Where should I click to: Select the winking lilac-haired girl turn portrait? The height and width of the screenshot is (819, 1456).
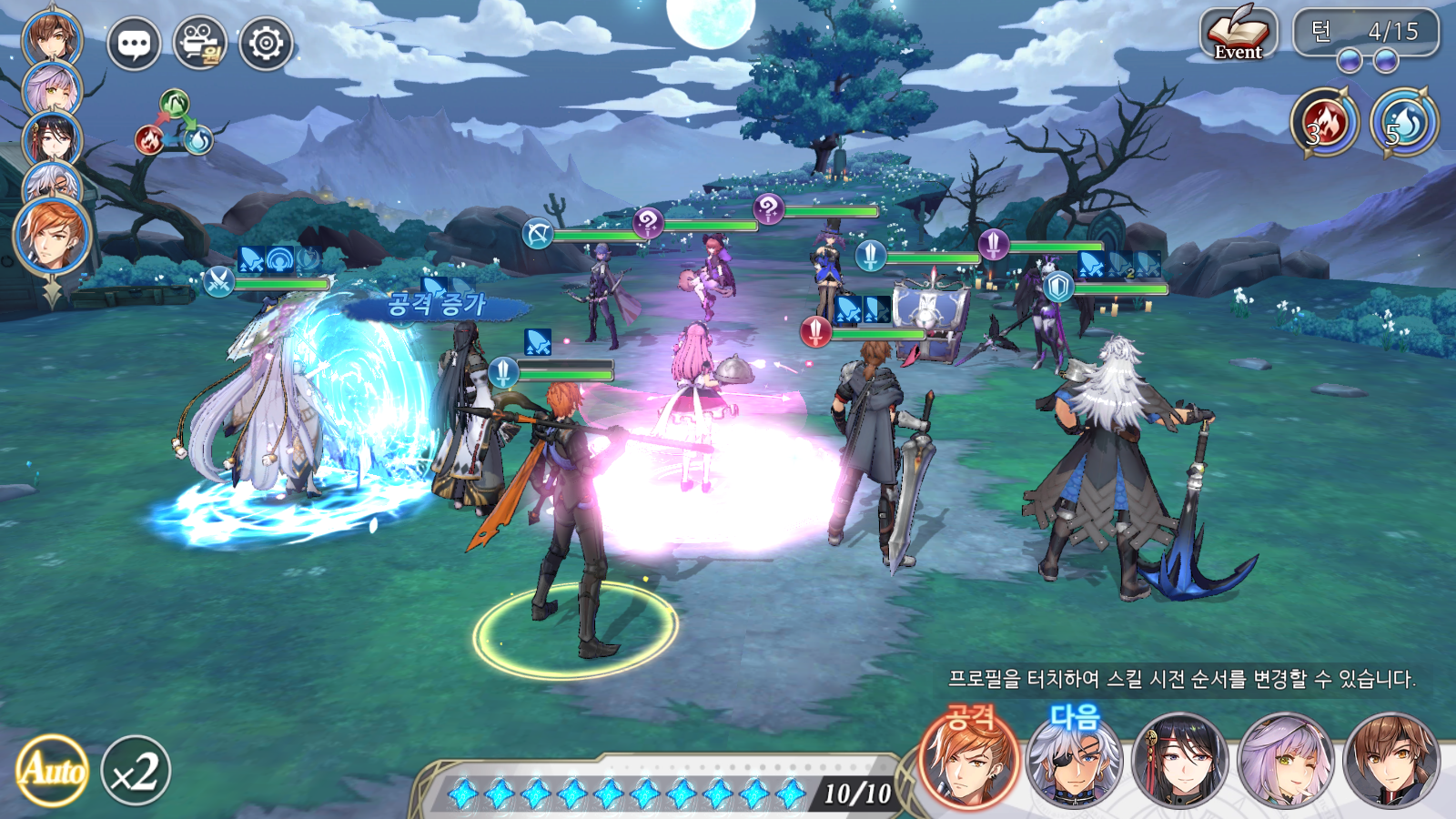pos(1286,761)
